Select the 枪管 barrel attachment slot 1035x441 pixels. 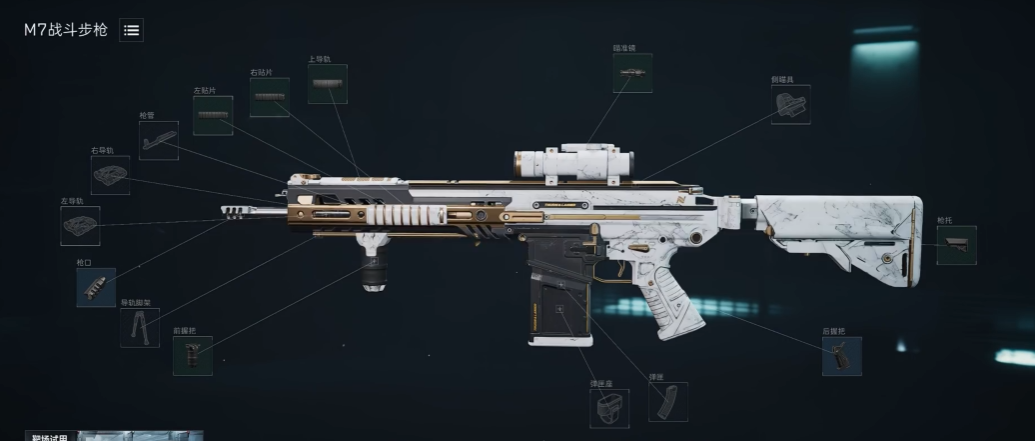pos(159,141)
